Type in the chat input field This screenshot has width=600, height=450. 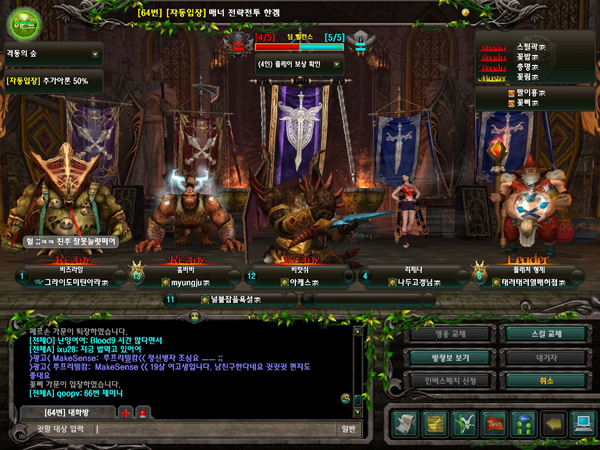180,429
